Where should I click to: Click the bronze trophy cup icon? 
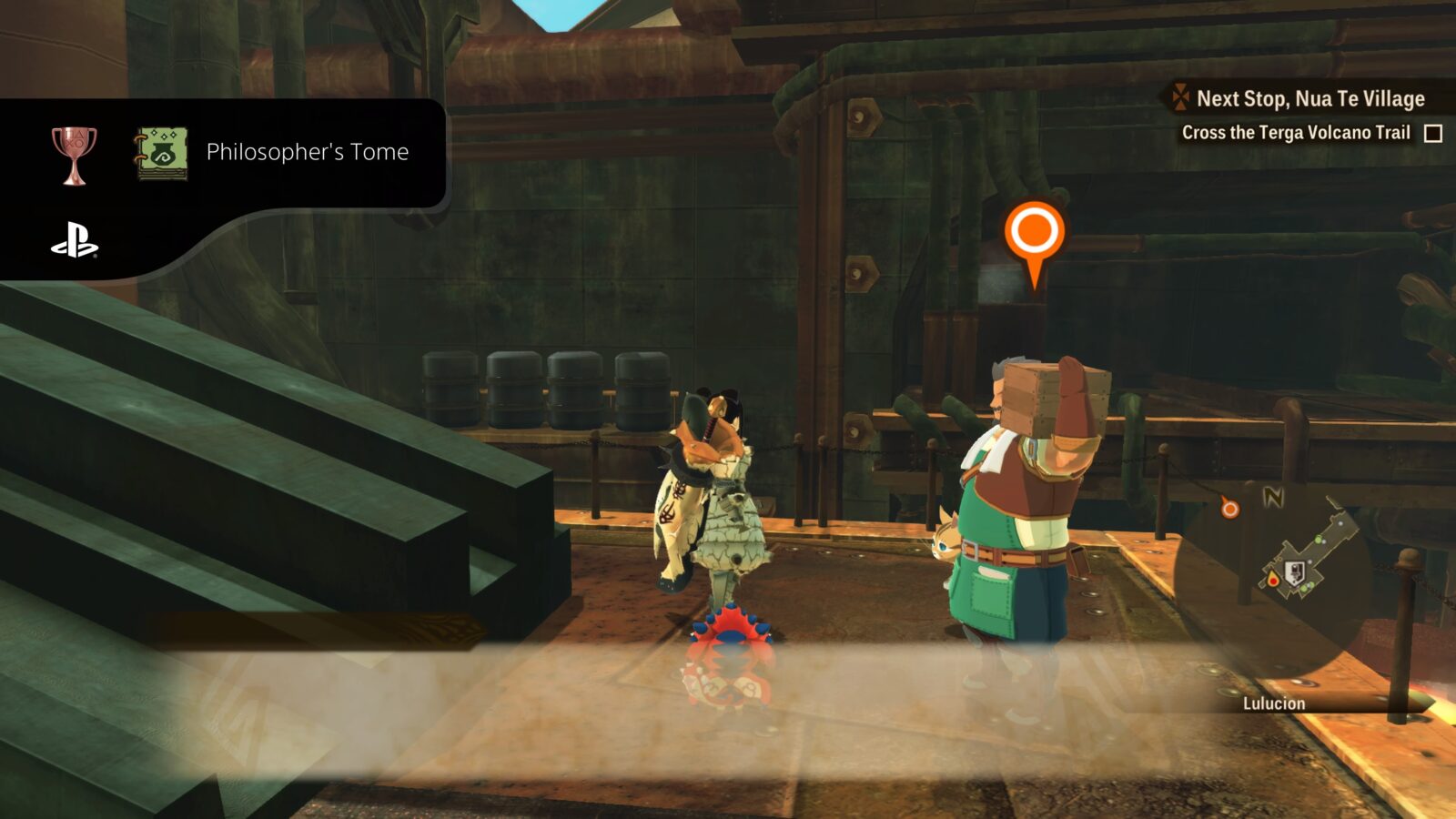pos(74,155)
